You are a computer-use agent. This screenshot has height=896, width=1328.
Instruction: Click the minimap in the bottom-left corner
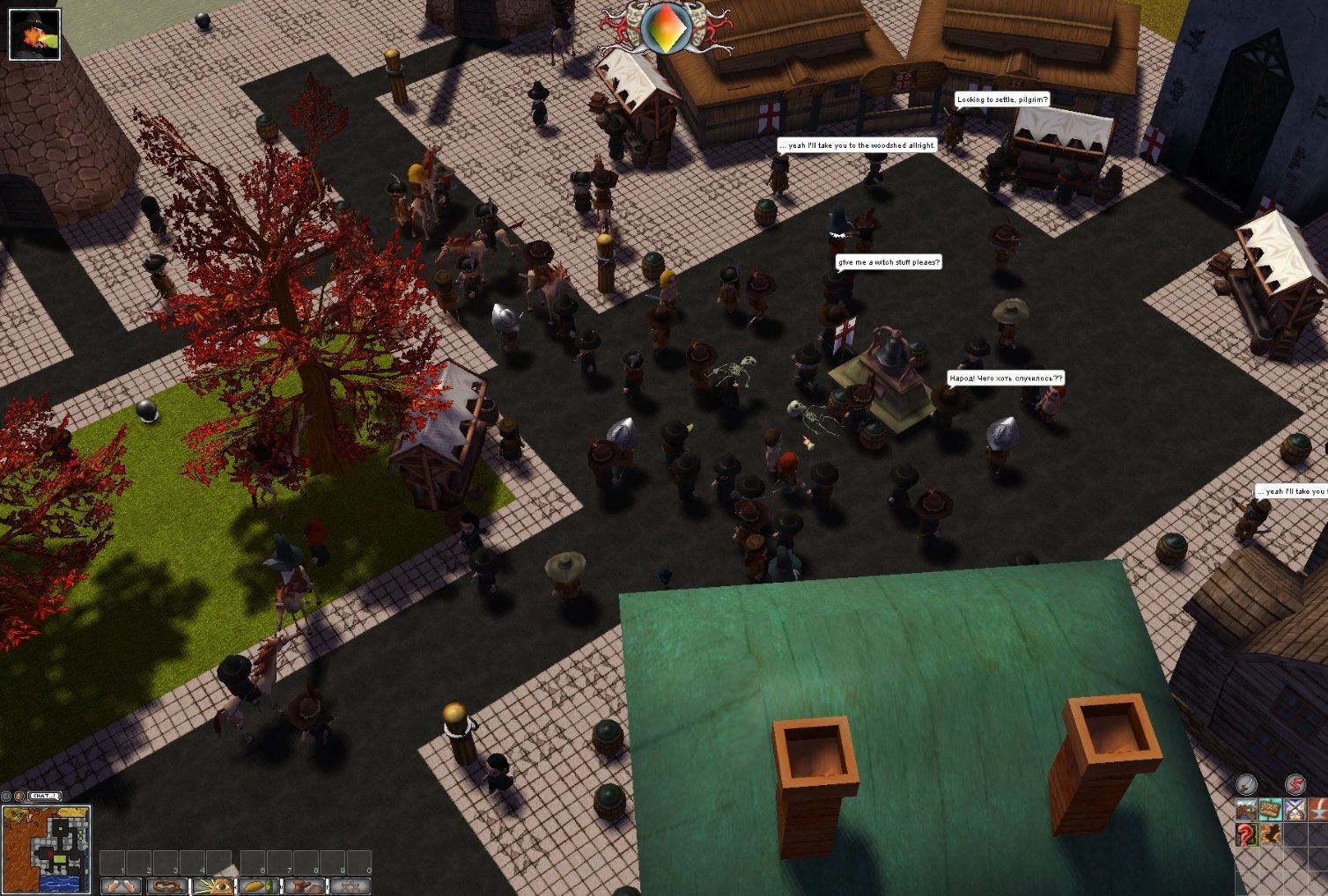tap(45, 849)
